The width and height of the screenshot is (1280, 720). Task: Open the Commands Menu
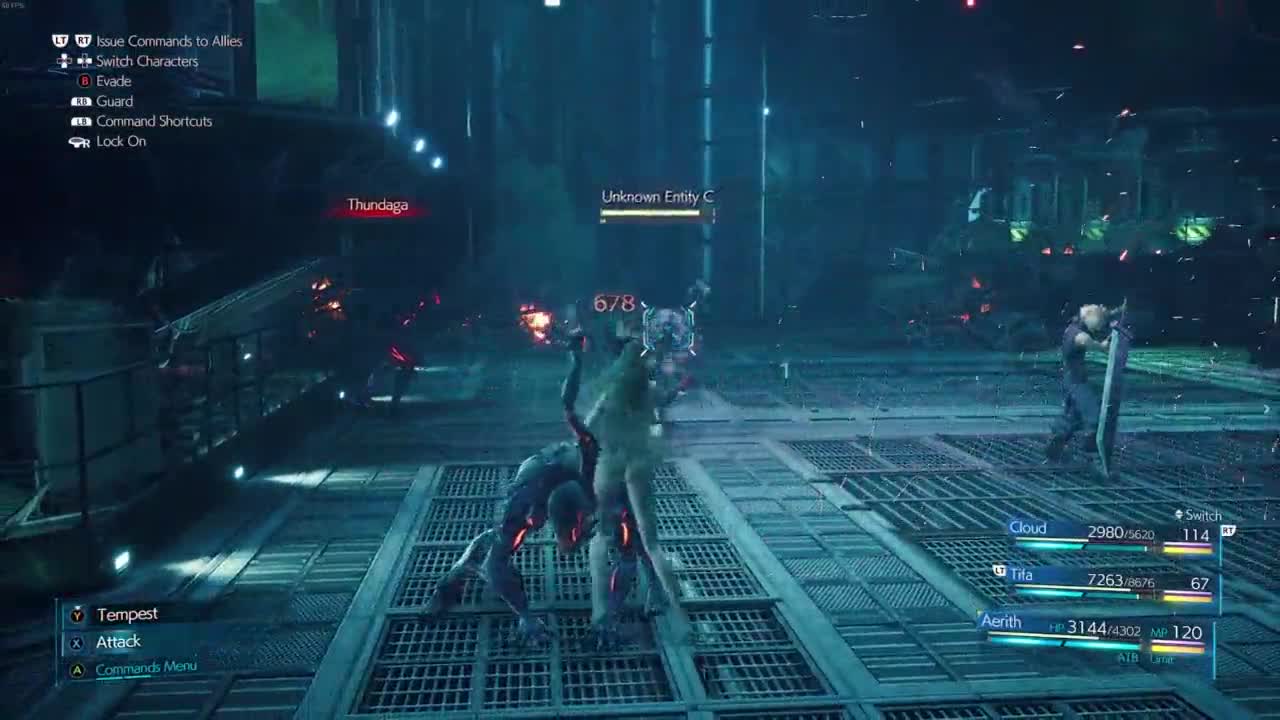tap(145, 668)
